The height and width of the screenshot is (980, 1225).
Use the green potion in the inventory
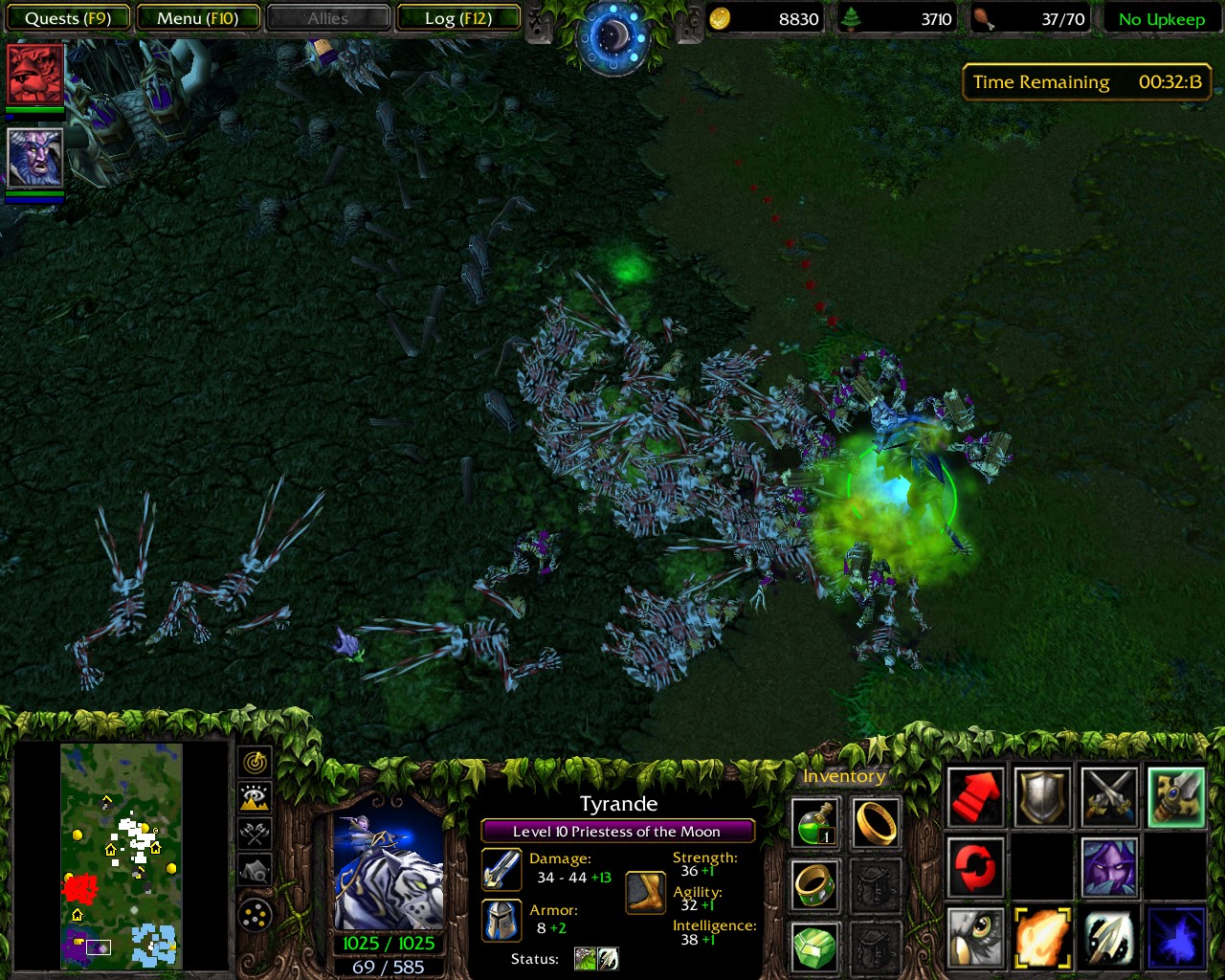[x=815, y=822]
